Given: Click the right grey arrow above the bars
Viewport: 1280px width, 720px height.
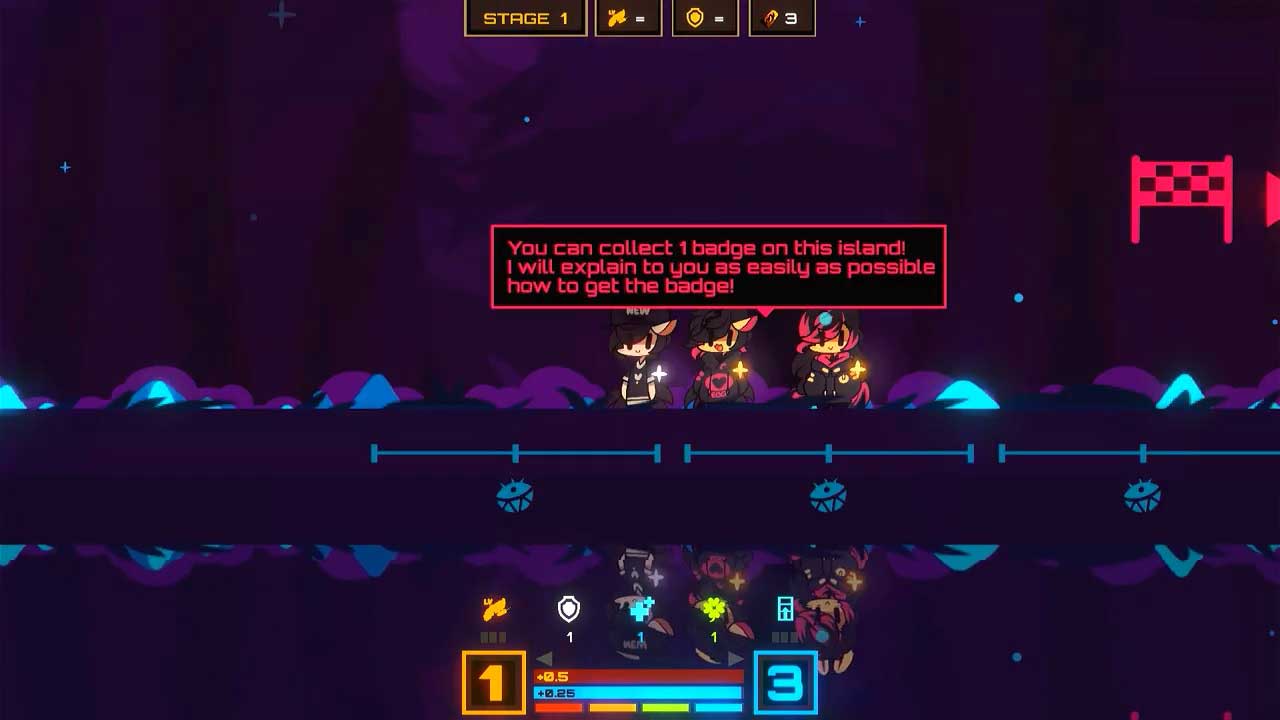Looking at the screenshot, I should pyautogui.click(x=736, y=658).
